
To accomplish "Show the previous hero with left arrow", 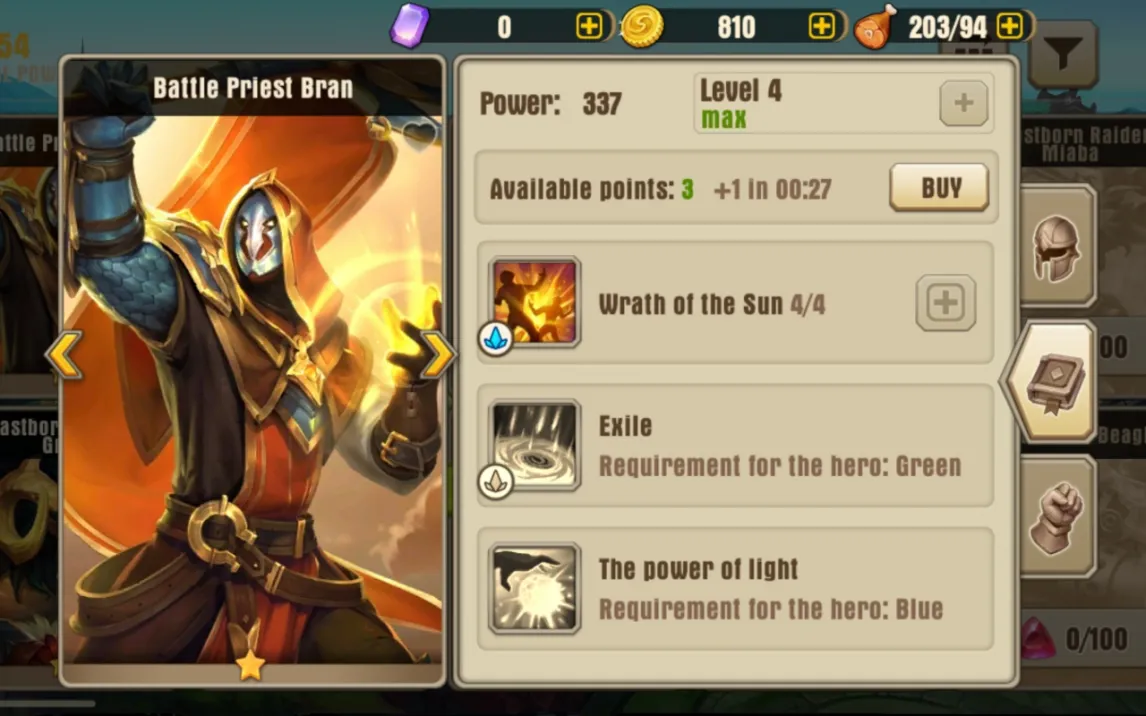I will point(65,354).
